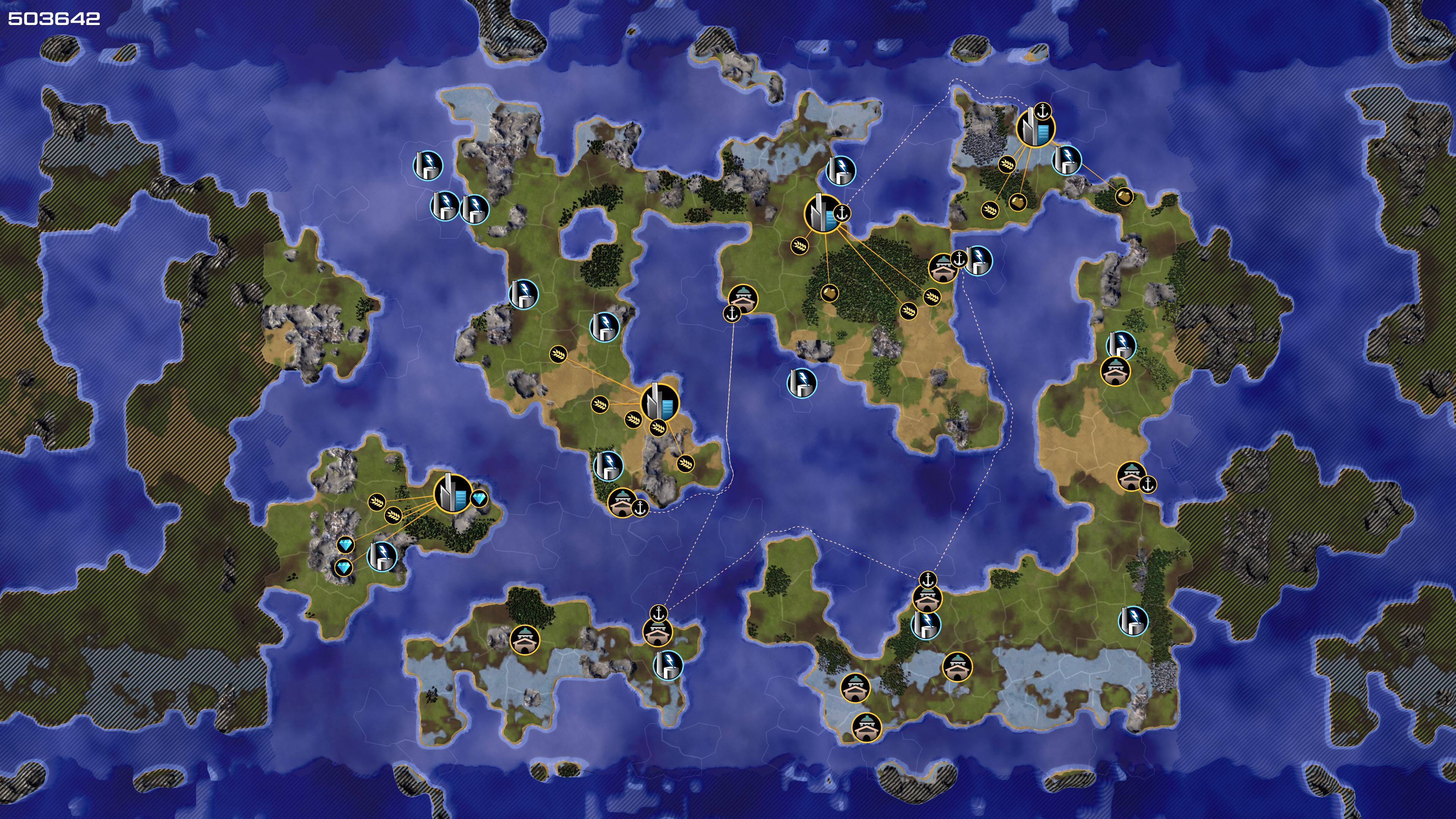This screenshot has width=1456, height=819.
Task: Click the diamond badge beside the city marker
Action: (480, 499)
